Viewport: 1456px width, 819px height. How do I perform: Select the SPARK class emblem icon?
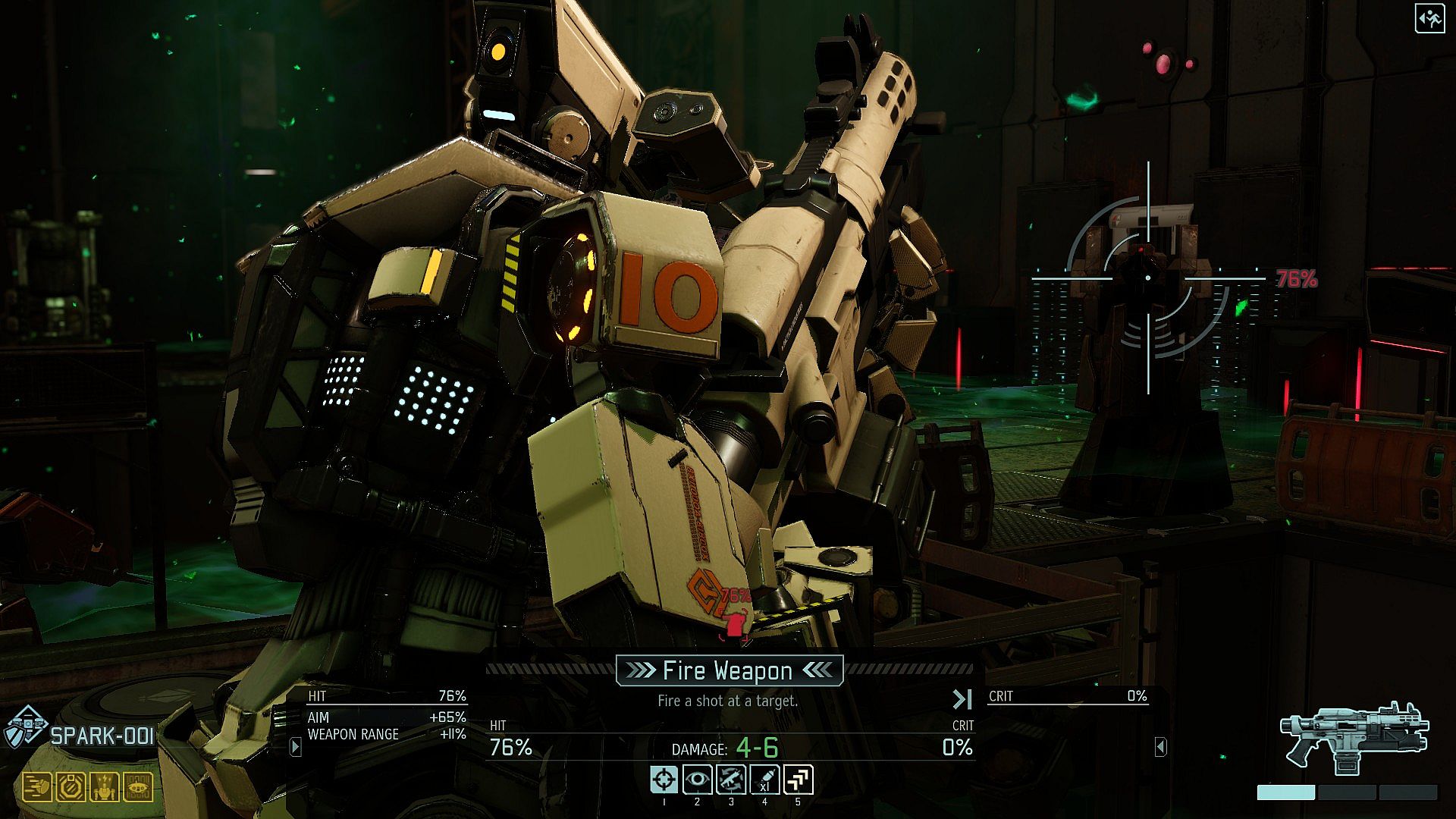point(26,728)
